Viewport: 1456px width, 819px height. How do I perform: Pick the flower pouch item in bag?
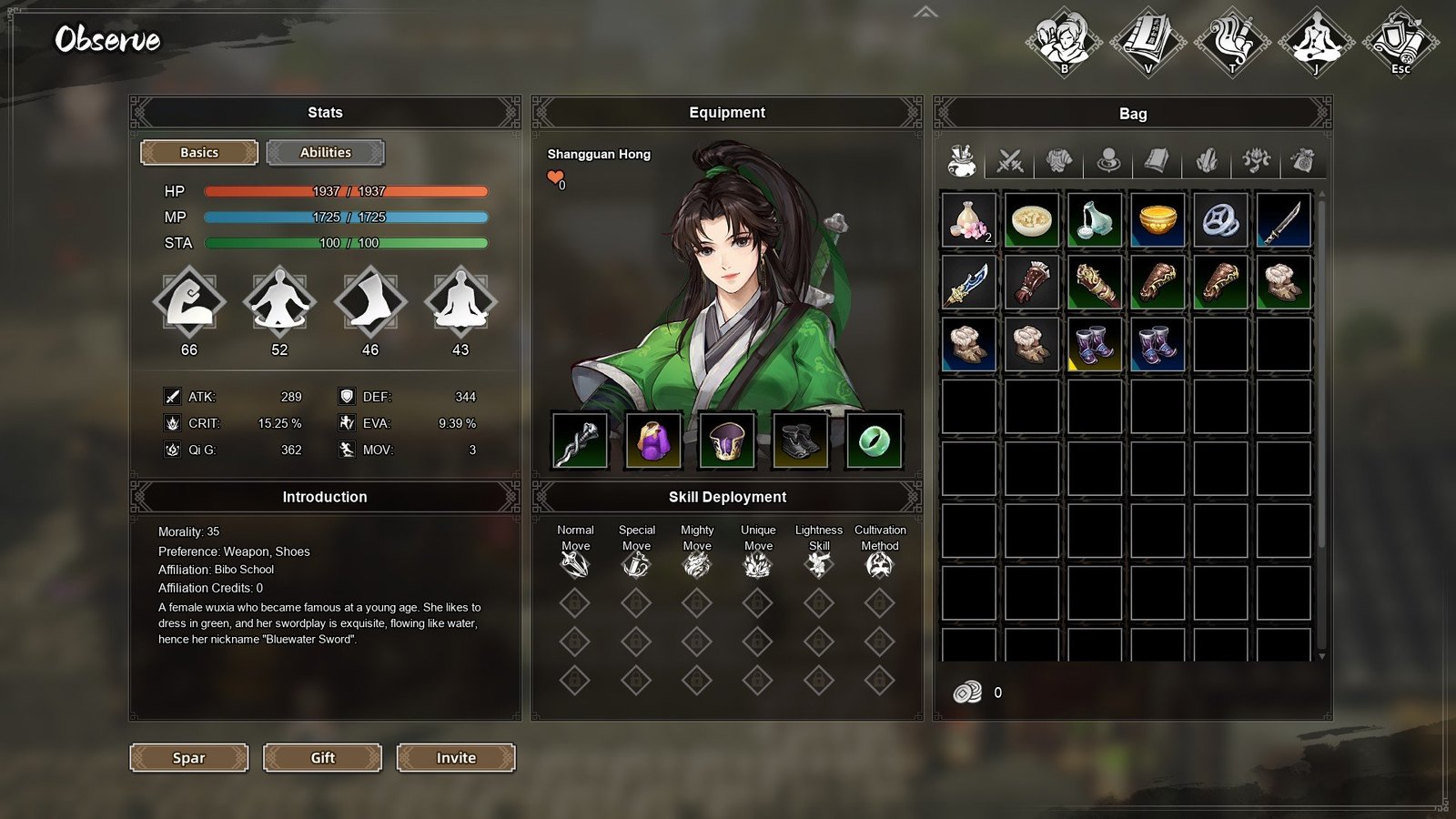(x=968, y=219)
